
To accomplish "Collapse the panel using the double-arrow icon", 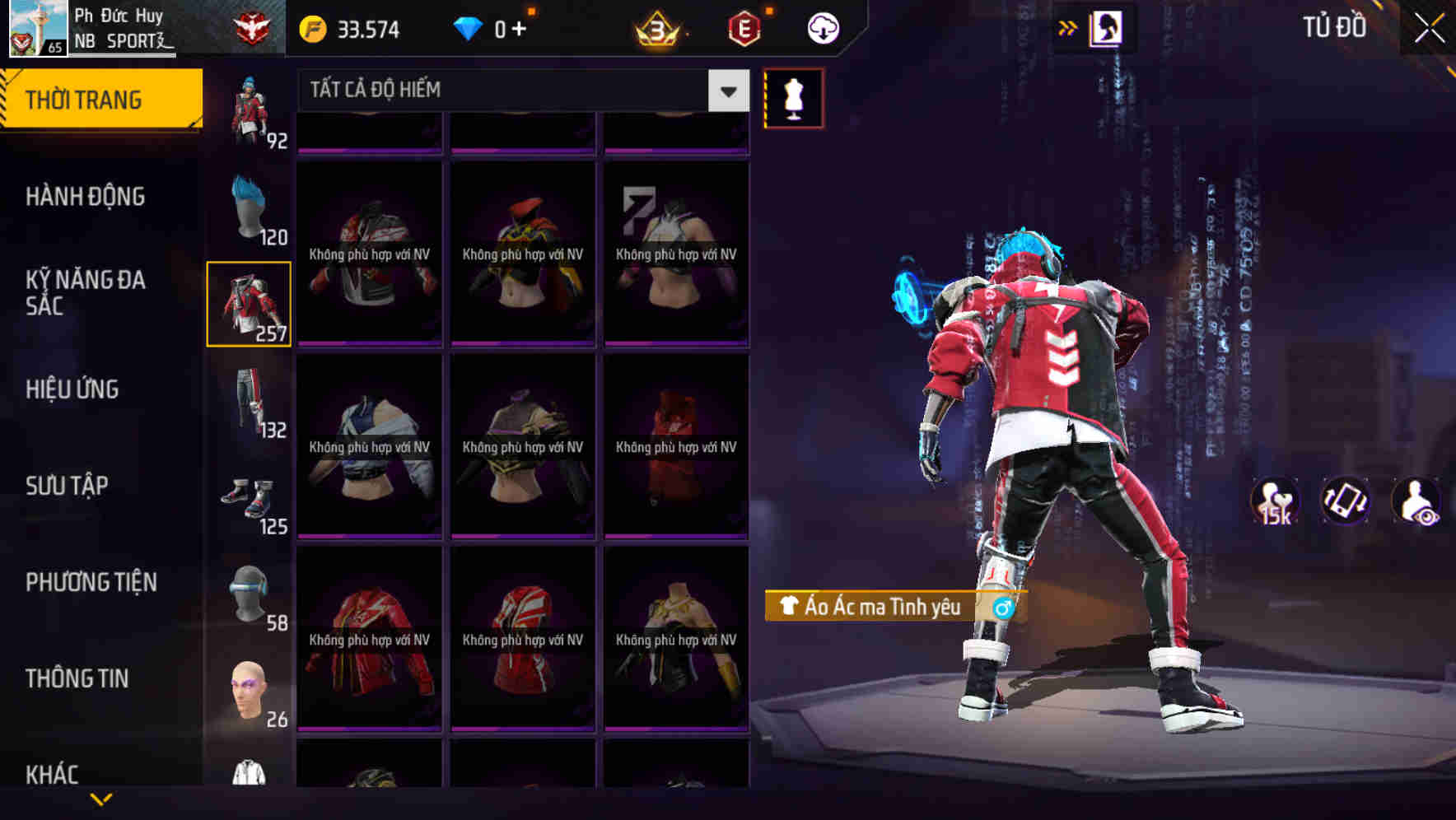I will 1068,26.
